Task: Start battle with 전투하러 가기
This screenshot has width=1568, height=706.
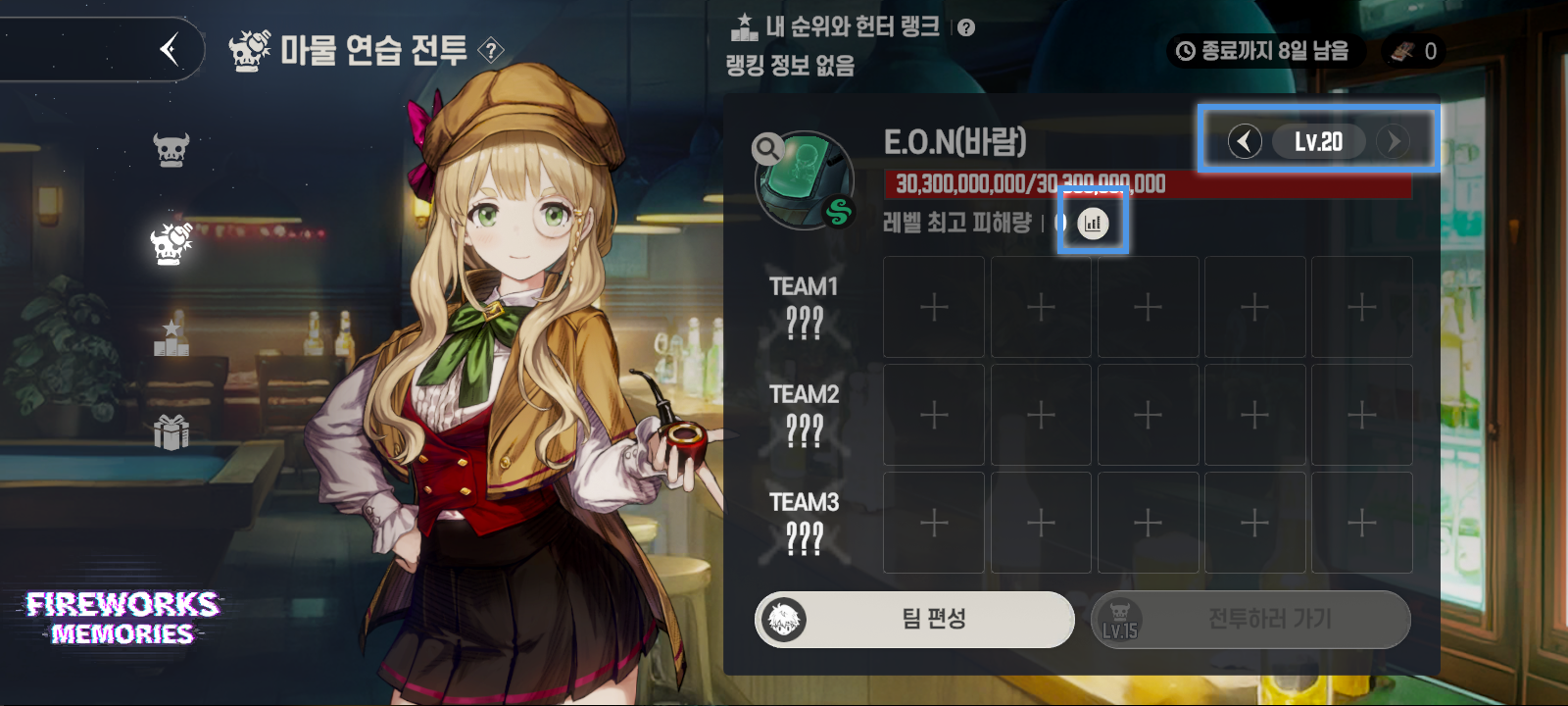Action: pos(1250,619)
